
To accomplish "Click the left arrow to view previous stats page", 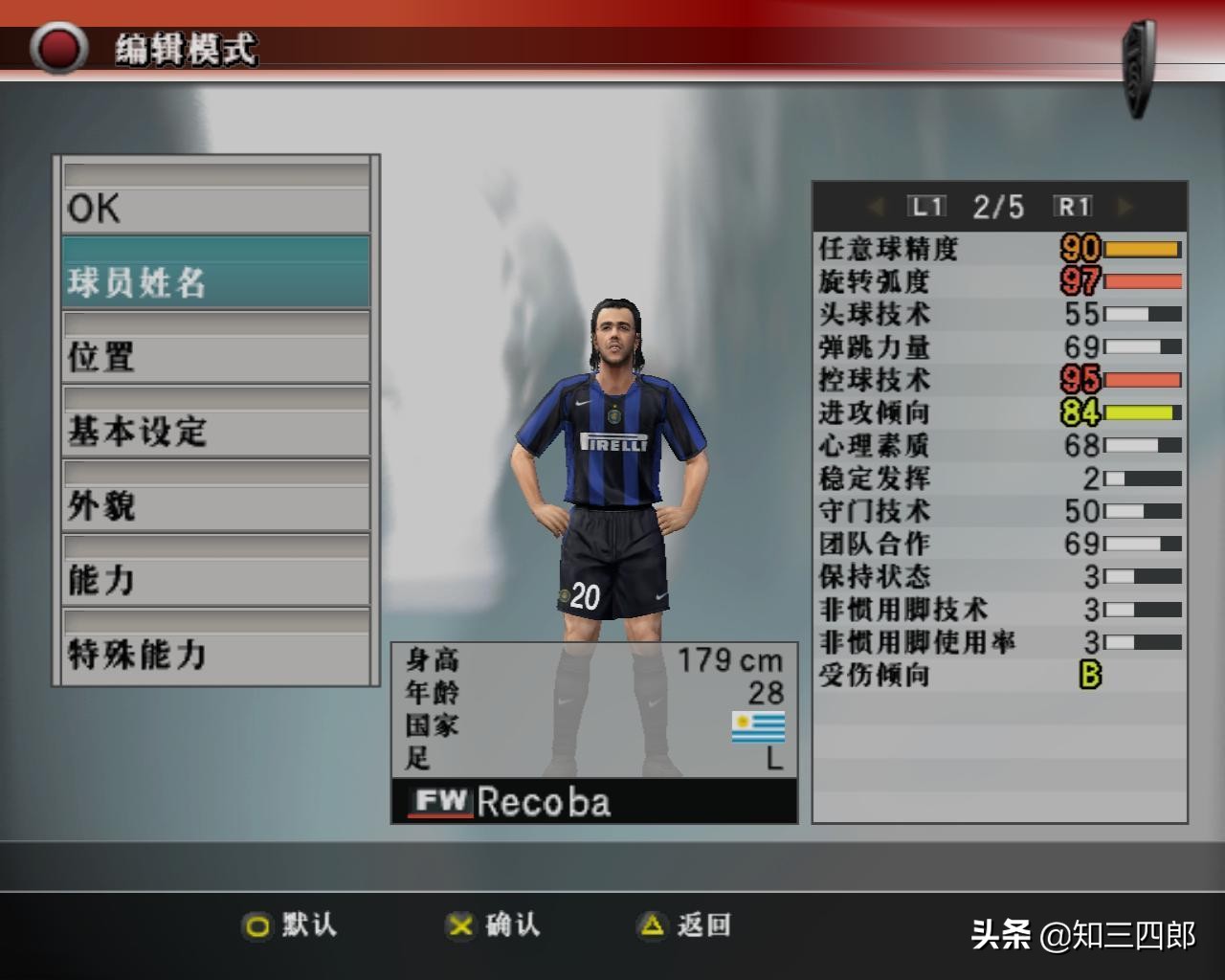I will (875, 205).
